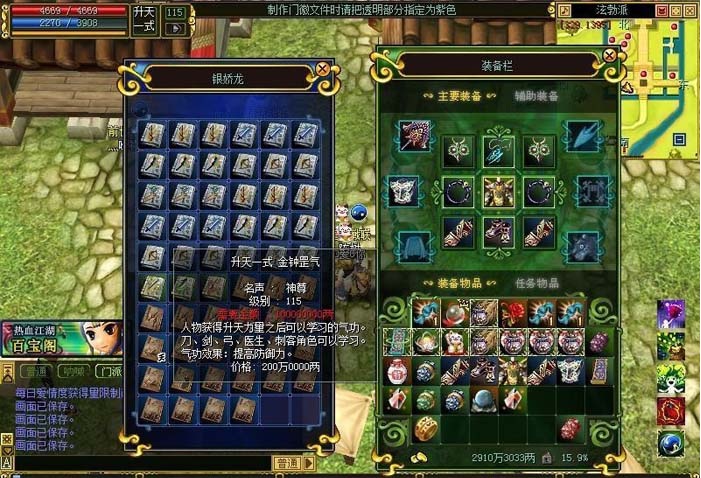Activate the purple skill icon on the right bar
The image size is (701, 478).
671,314
